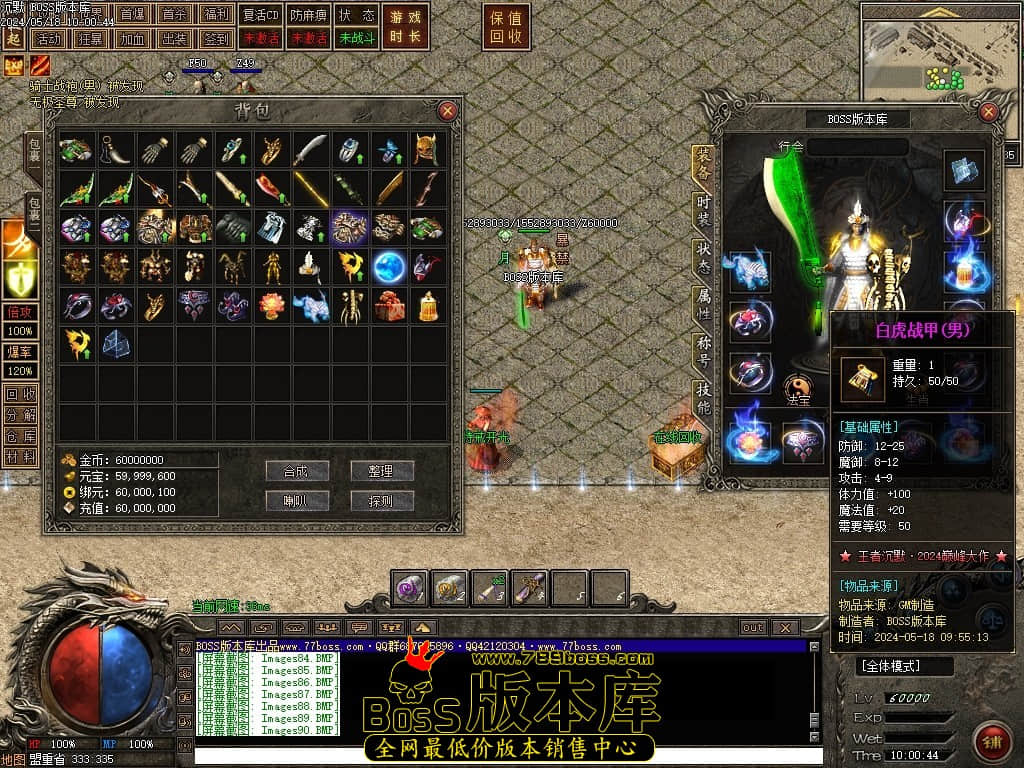
Task: Show the 属性 attributes tab
Action: tap(704, 304)
